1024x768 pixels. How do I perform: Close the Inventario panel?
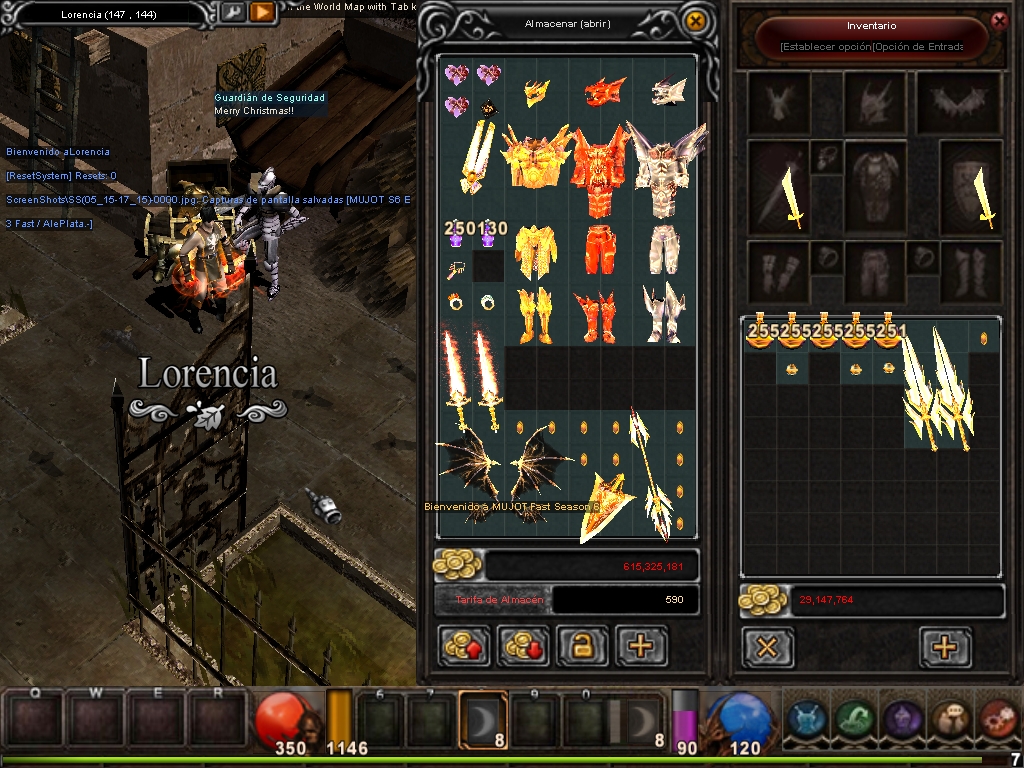[998, 20]
